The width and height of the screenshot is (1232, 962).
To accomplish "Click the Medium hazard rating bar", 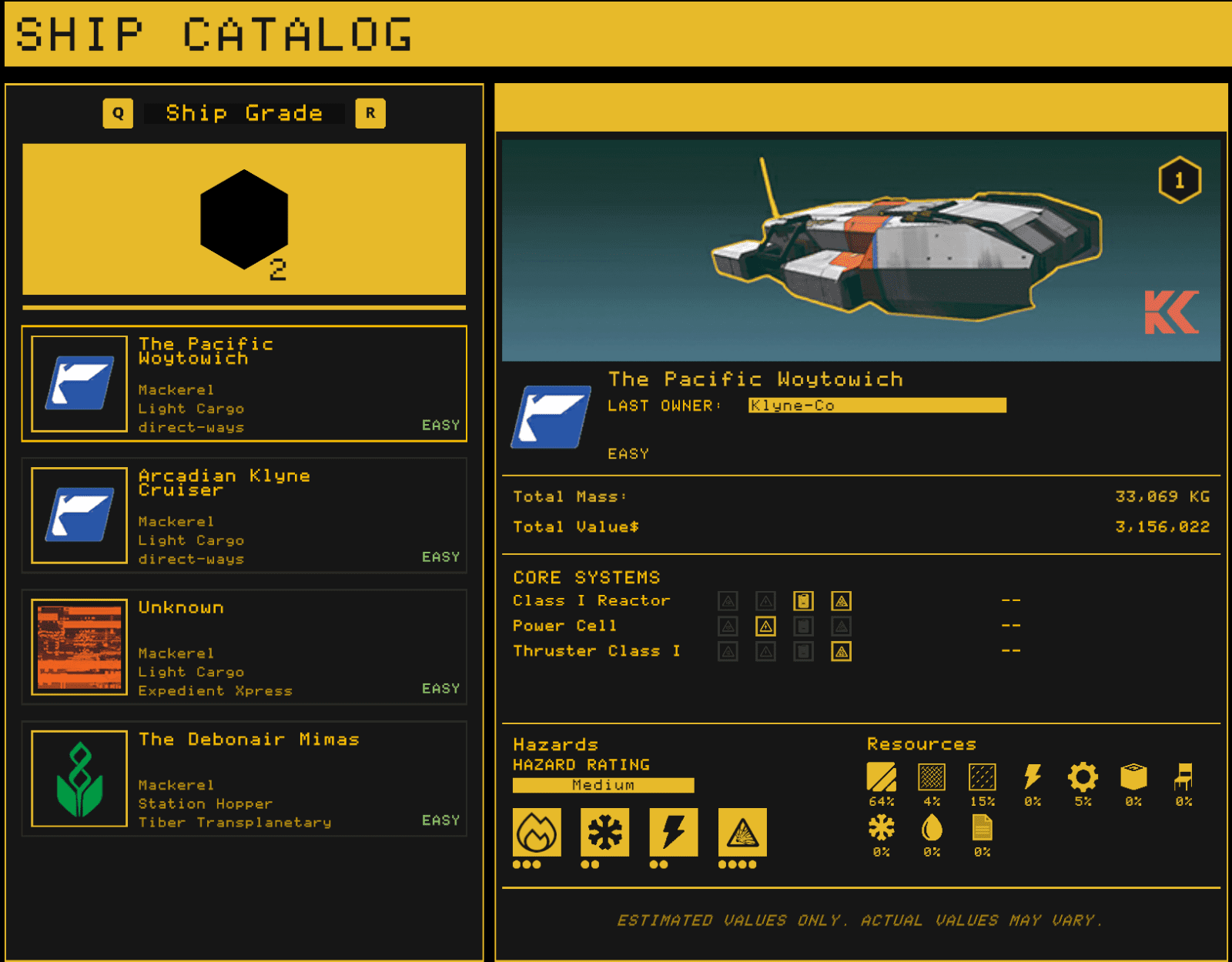I will [x=603, y=785].
